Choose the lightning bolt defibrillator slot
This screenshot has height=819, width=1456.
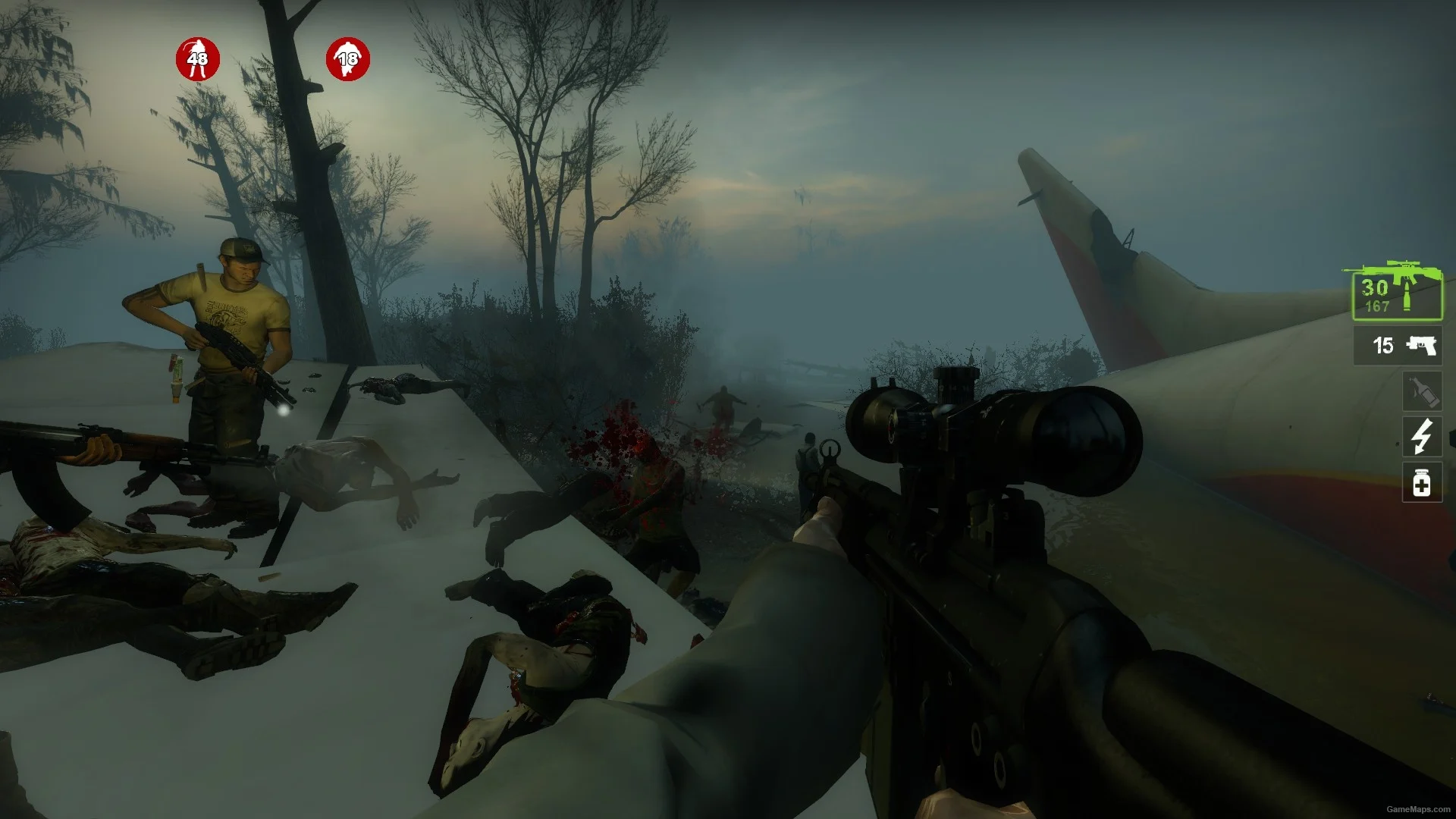tap(1422, 437)
